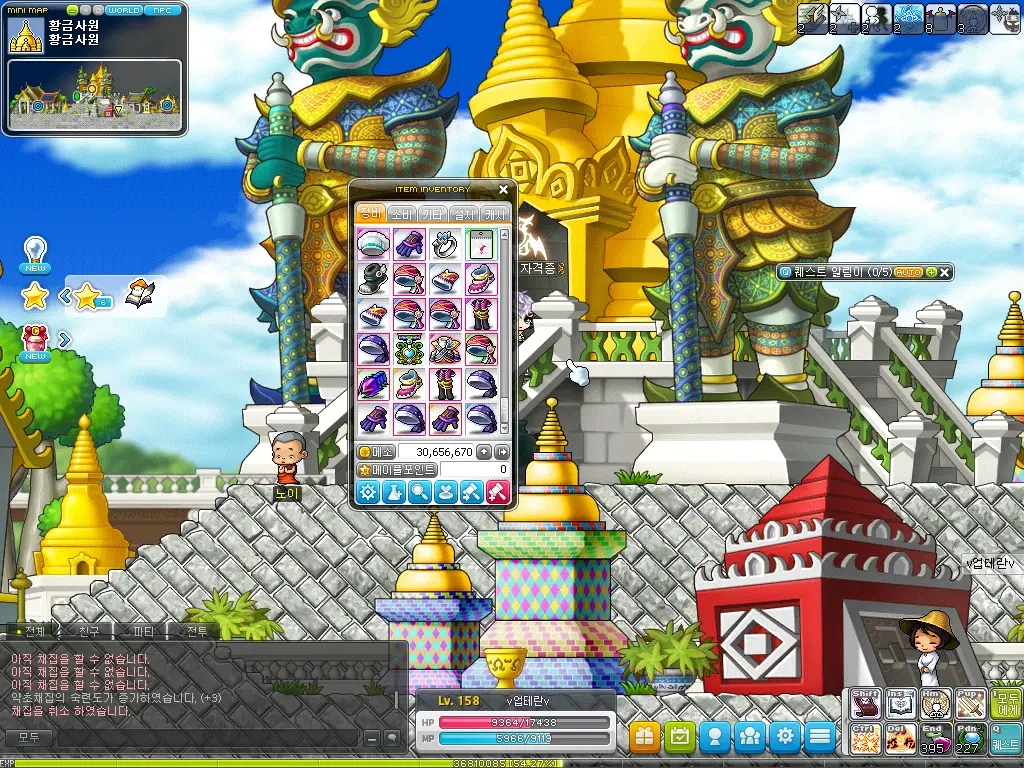1024x768 pixels.
Task: Close the 퀘스트 알림이 quest tracker
Action: click(x=945, y=272)
